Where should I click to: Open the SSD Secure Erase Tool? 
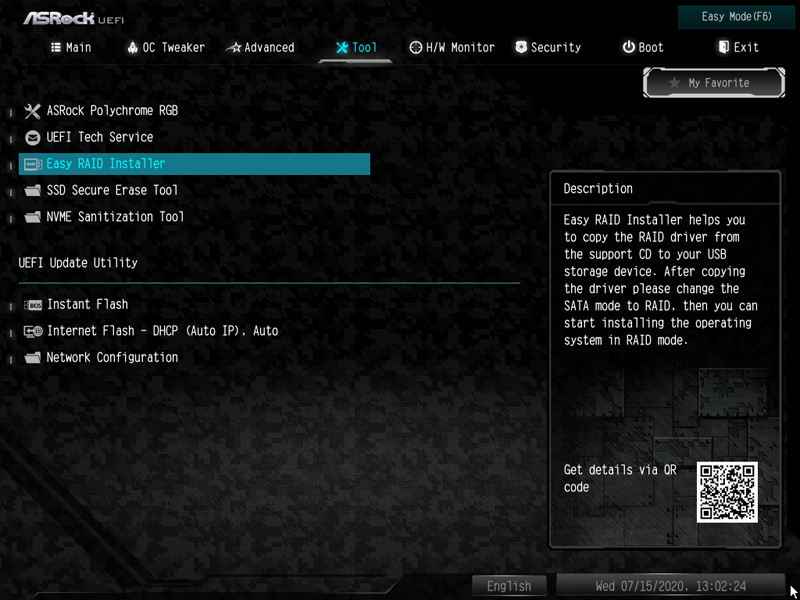tap(112, 190)
